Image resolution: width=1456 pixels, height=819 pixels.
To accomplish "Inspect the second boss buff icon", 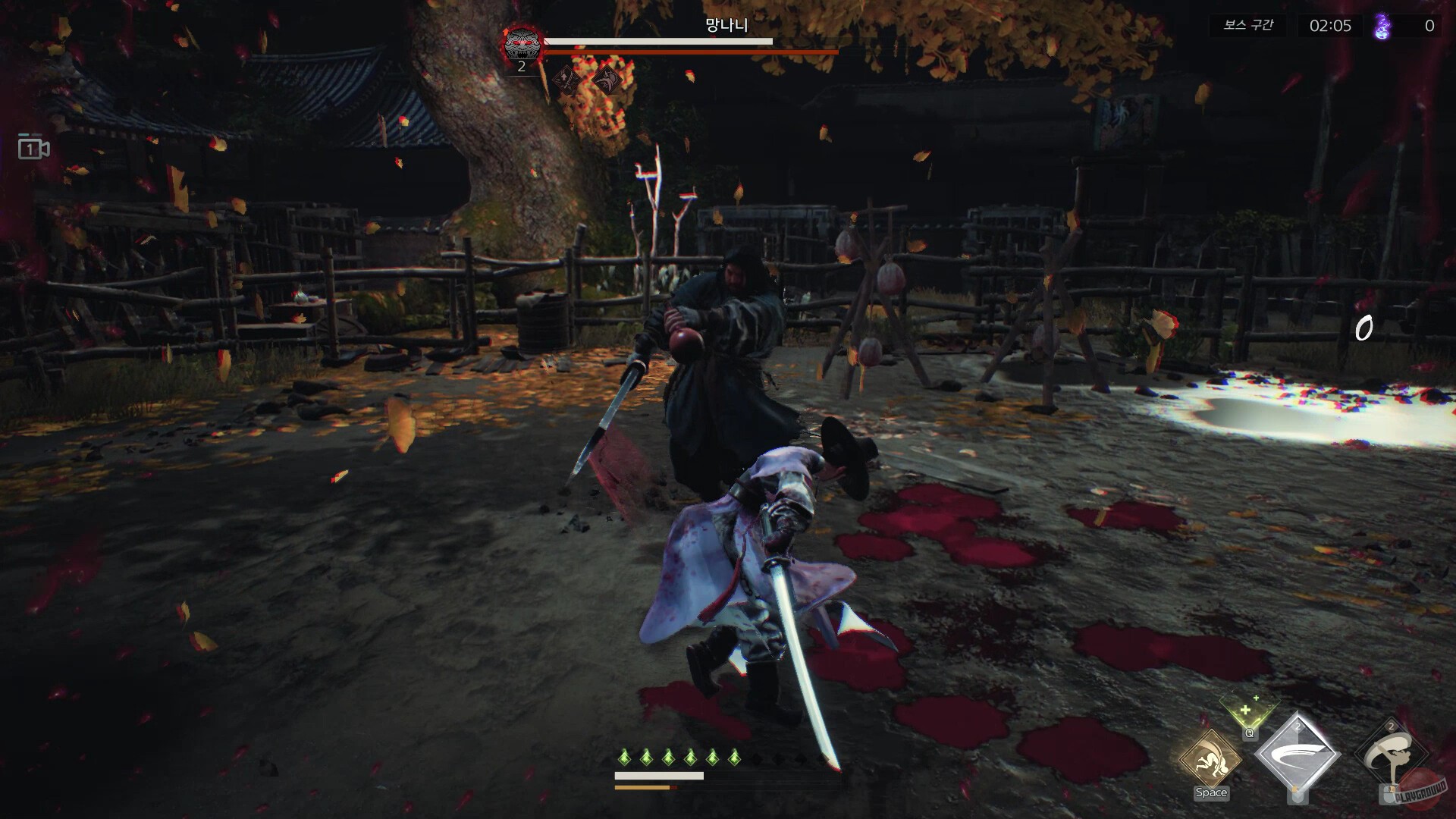I will [x=605, y=78].
